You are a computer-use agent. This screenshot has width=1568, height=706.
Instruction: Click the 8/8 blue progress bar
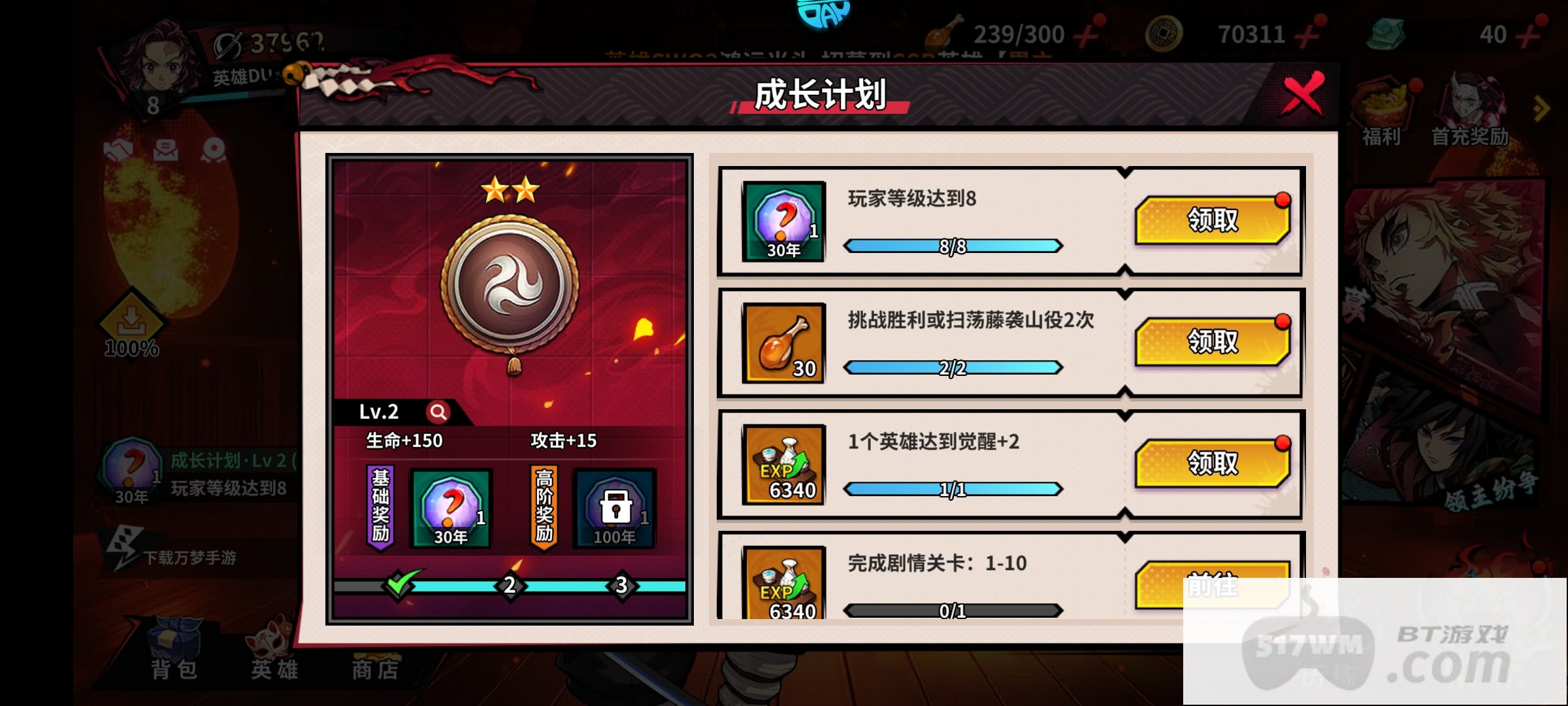coord(954,246)
